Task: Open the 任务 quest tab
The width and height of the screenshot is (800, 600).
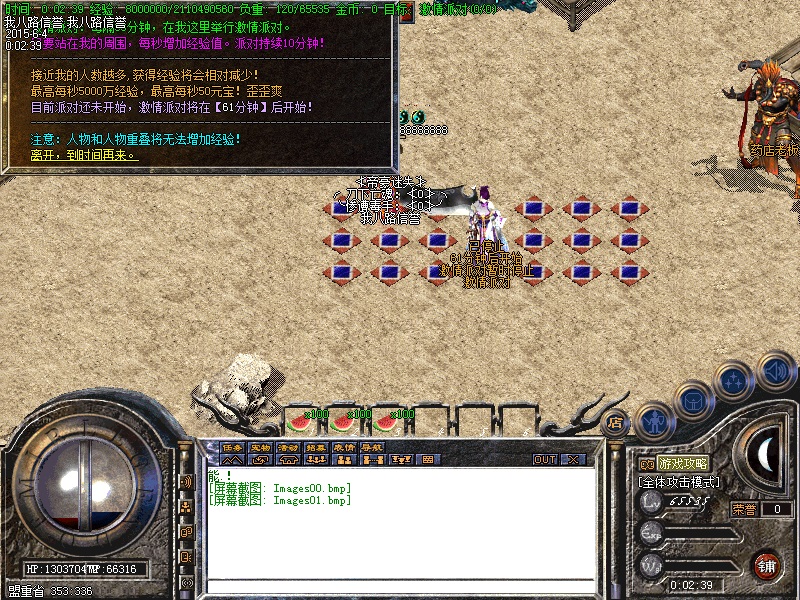Action: [x=232, y=447]
